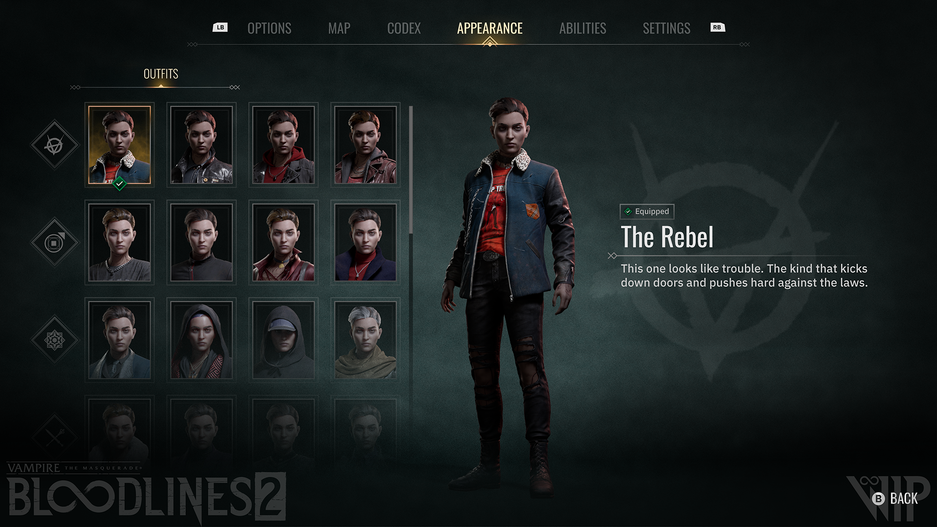Open the Settings tab
The image size is (937, 527).
tap(666, 28)
